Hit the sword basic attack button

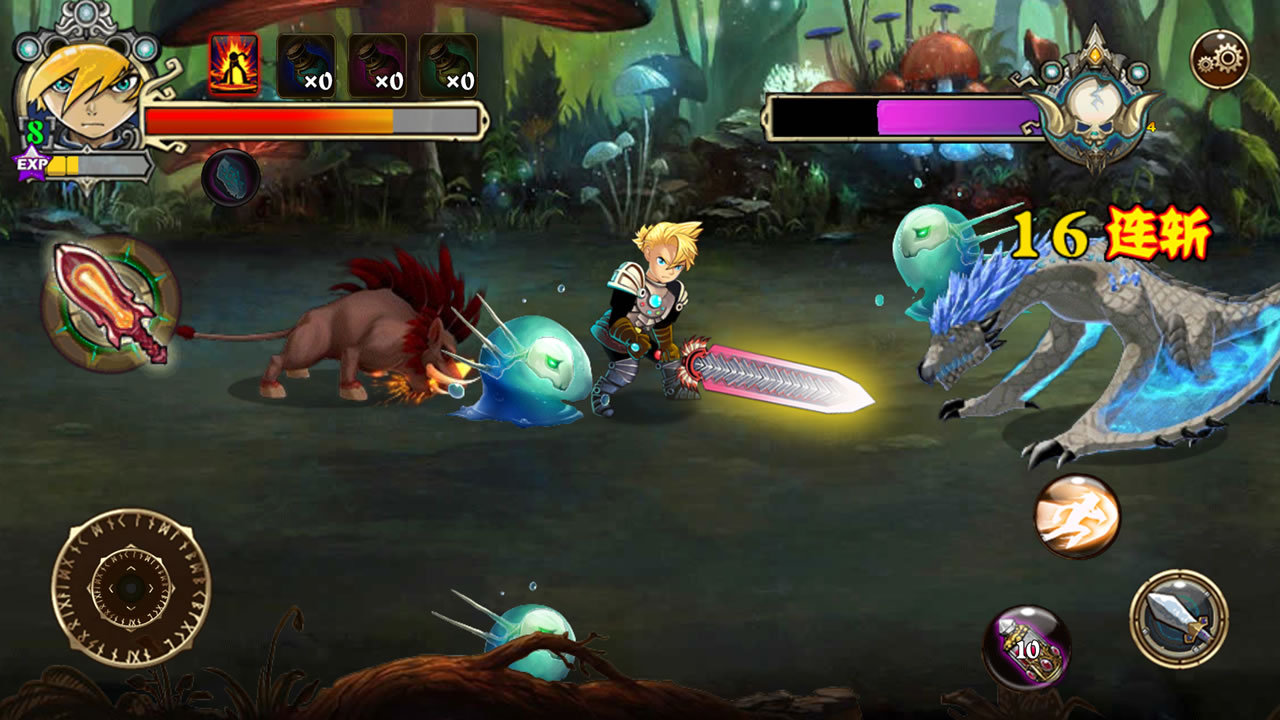(x=1179, y=619)
